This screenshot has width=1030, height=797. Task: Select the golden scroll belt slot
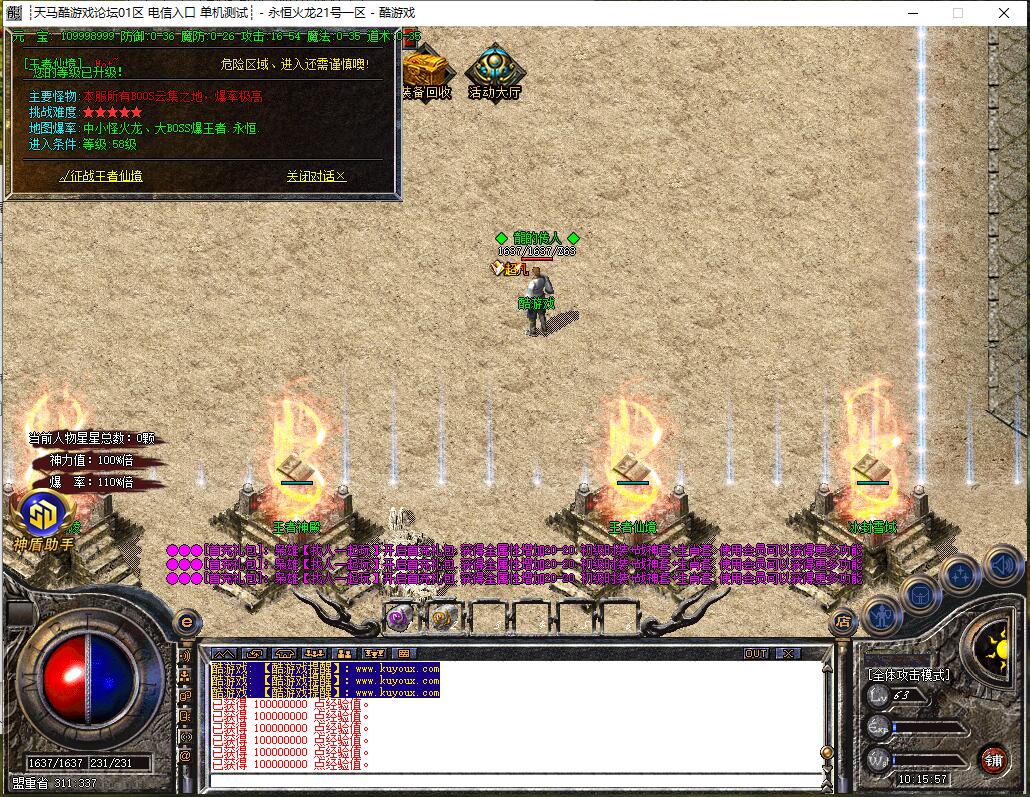click(442, 617)
